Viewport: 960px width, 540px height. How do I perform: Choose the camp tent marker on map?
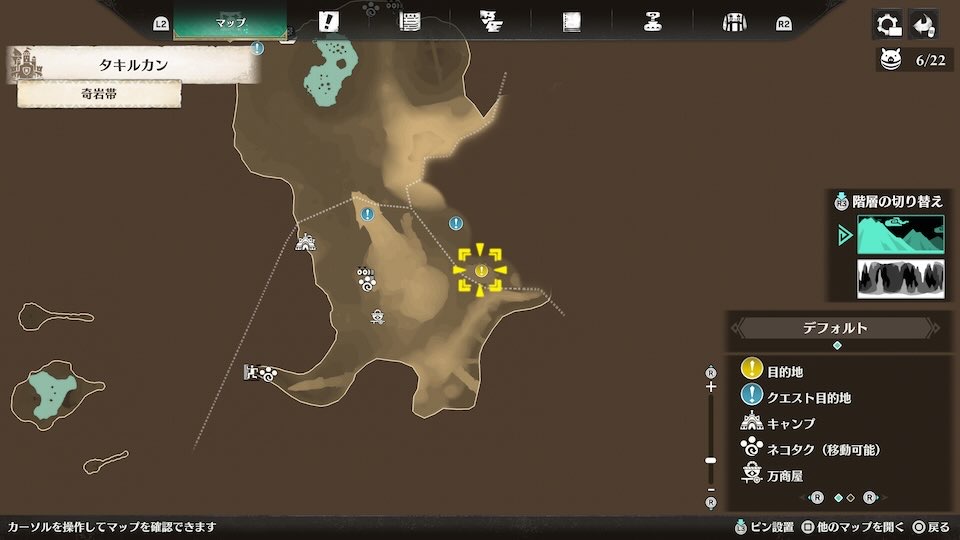pyautogui.click(x=306, y=242)
